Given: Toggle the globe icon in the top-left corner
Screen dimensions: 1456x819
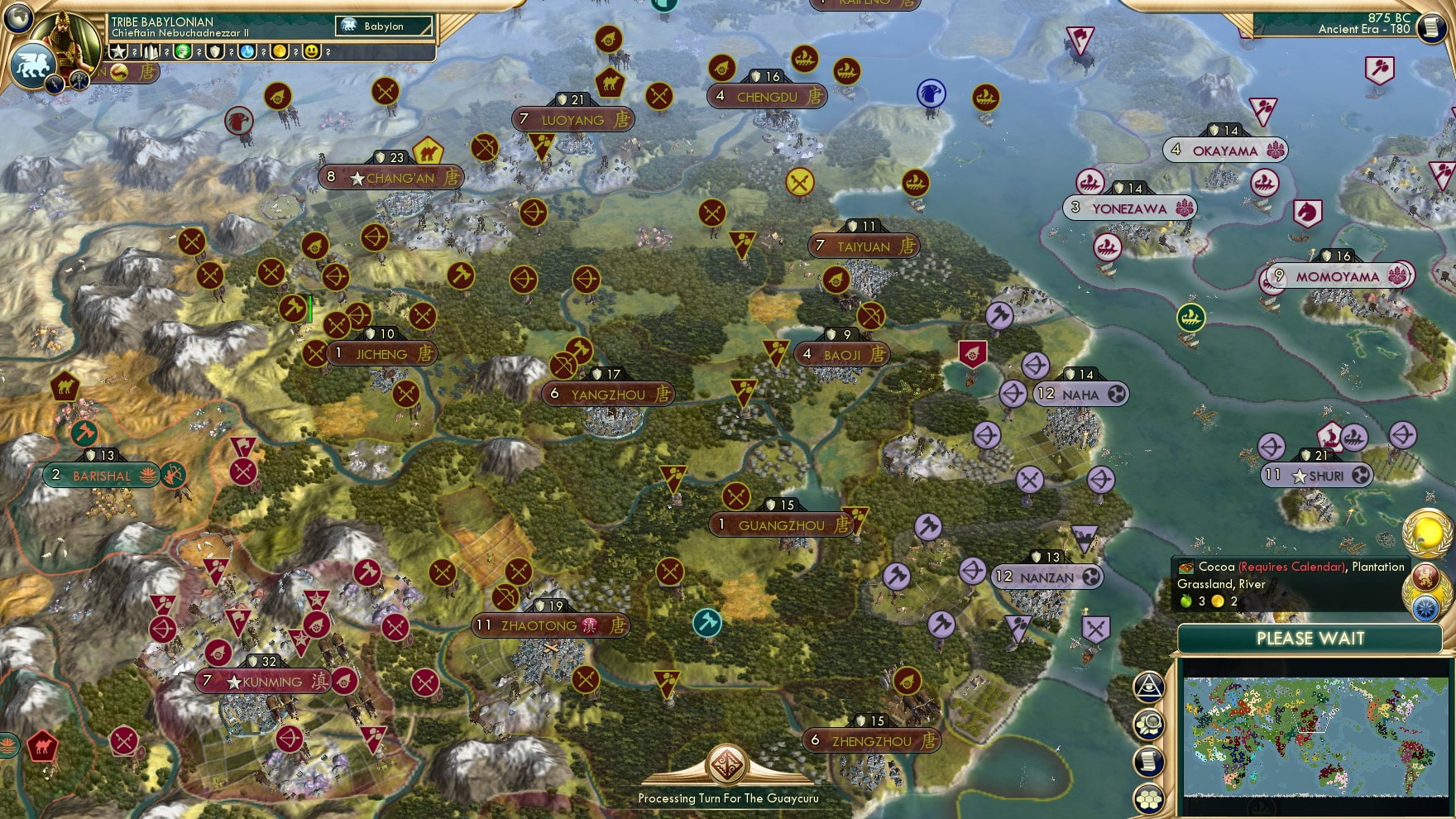Looking at the screenshot, I should pyautogui.click(x=18, y=18).
